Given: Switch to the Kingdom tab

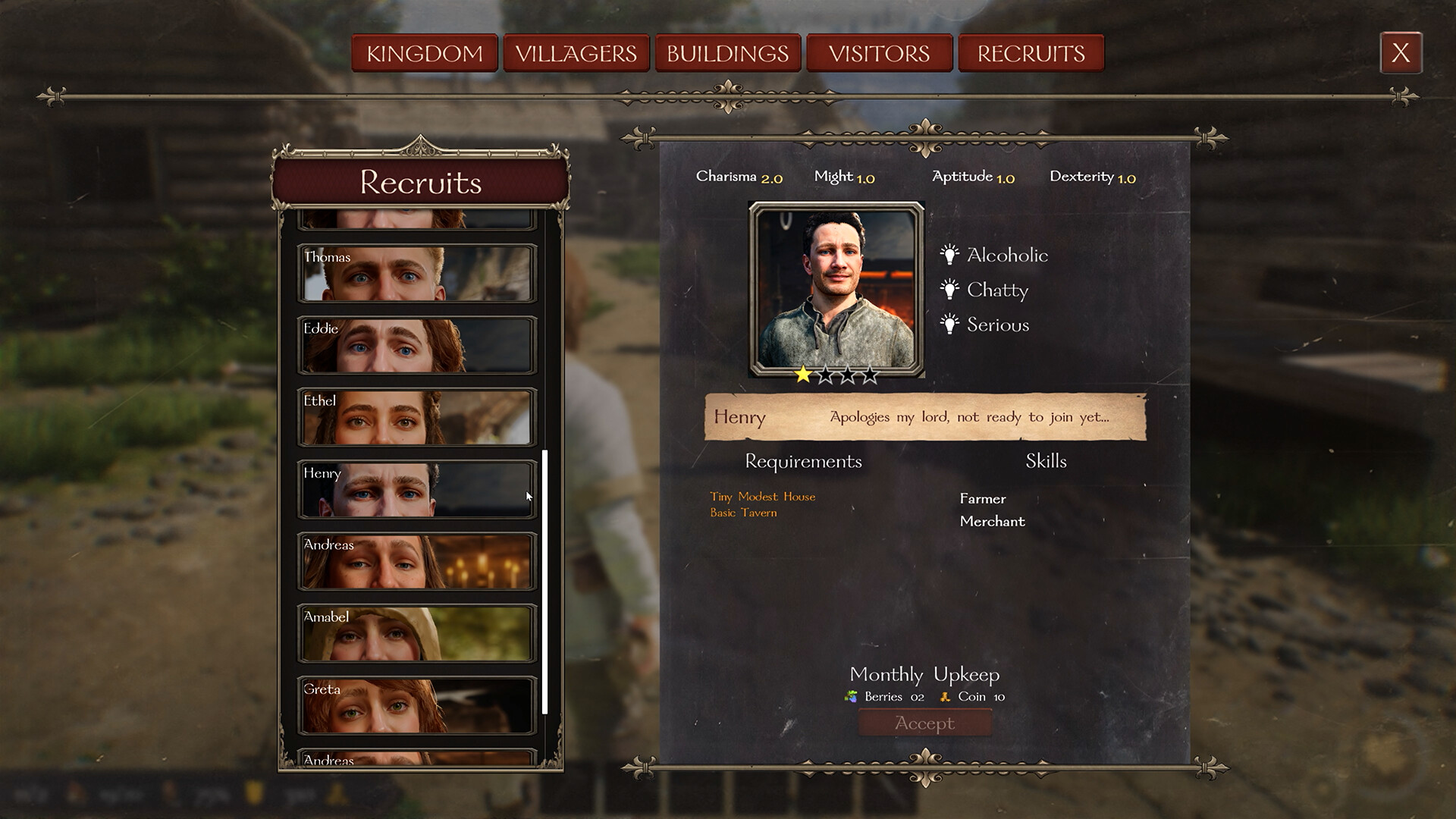Looking at the screenshot, I should click(424, 53).
